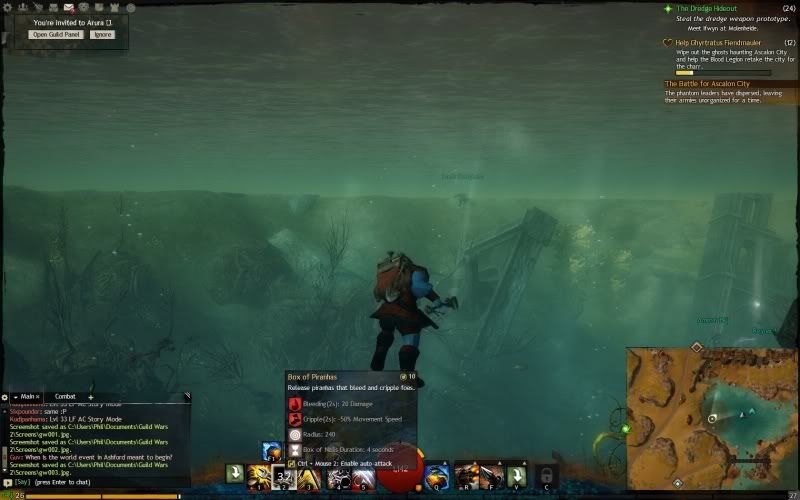Open the mail envelope icon
This screenshot has width=800, height=500.
[68, 7]
